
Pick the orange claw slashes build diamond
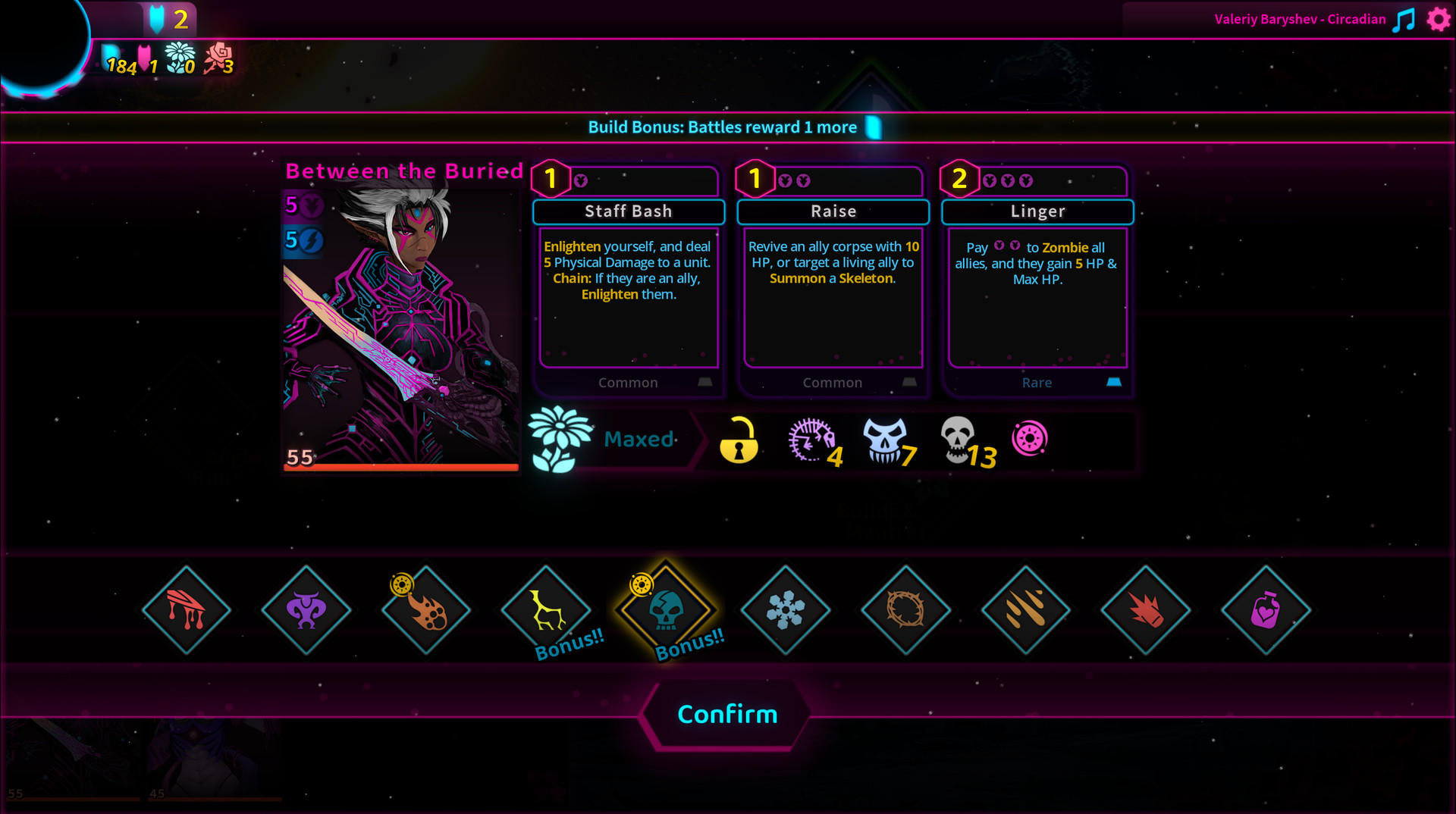tap(1025, 610)
